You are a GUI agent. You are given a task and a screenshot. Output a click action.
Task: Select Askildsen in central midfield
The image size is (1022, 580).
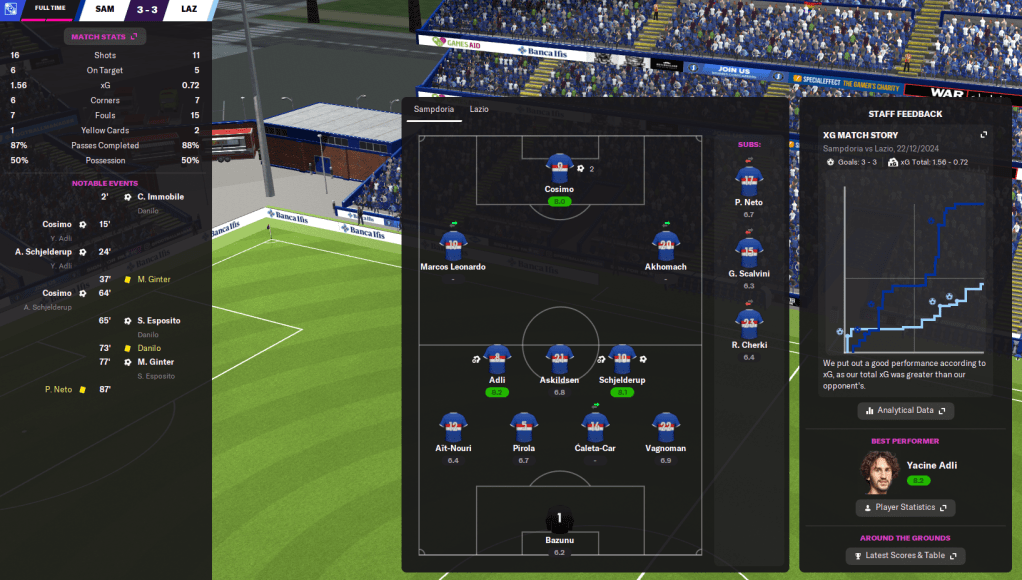coord(559,360)
